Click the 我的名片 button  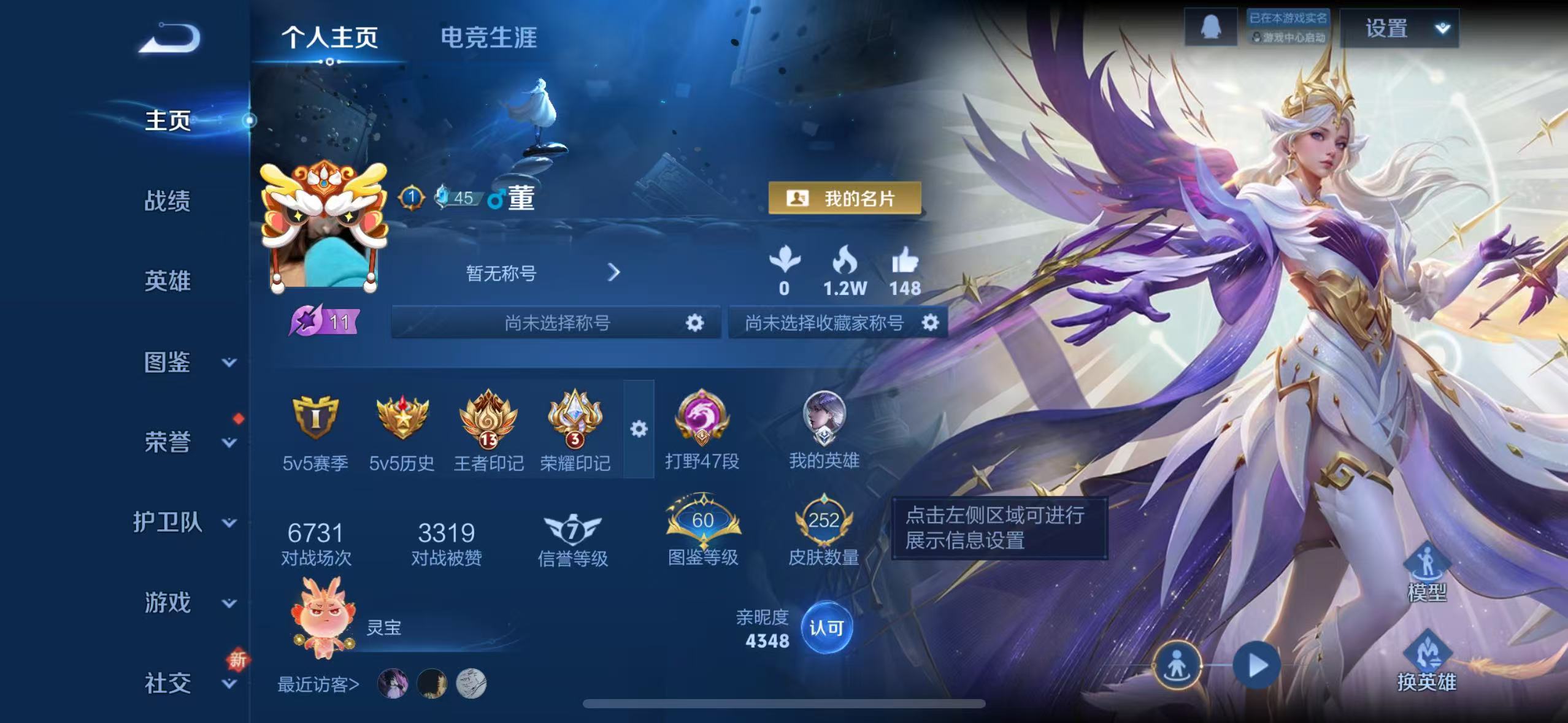point(845,197)
